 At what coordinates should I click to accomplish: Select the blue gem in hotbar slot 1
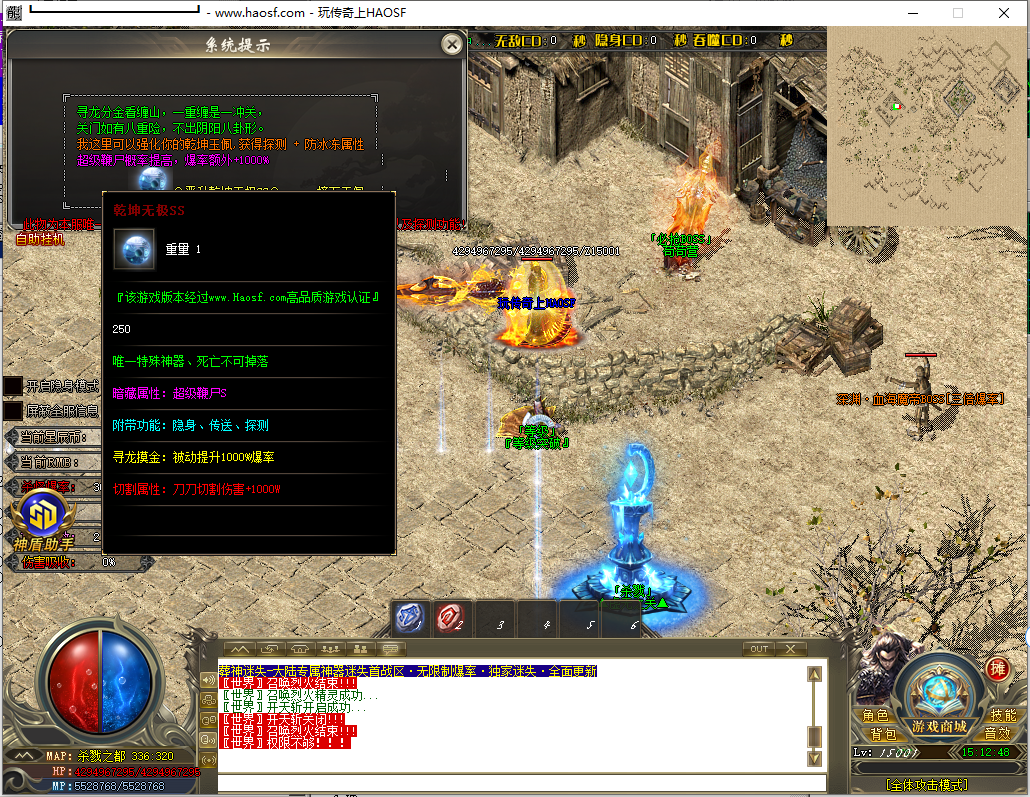click(409, 618)
